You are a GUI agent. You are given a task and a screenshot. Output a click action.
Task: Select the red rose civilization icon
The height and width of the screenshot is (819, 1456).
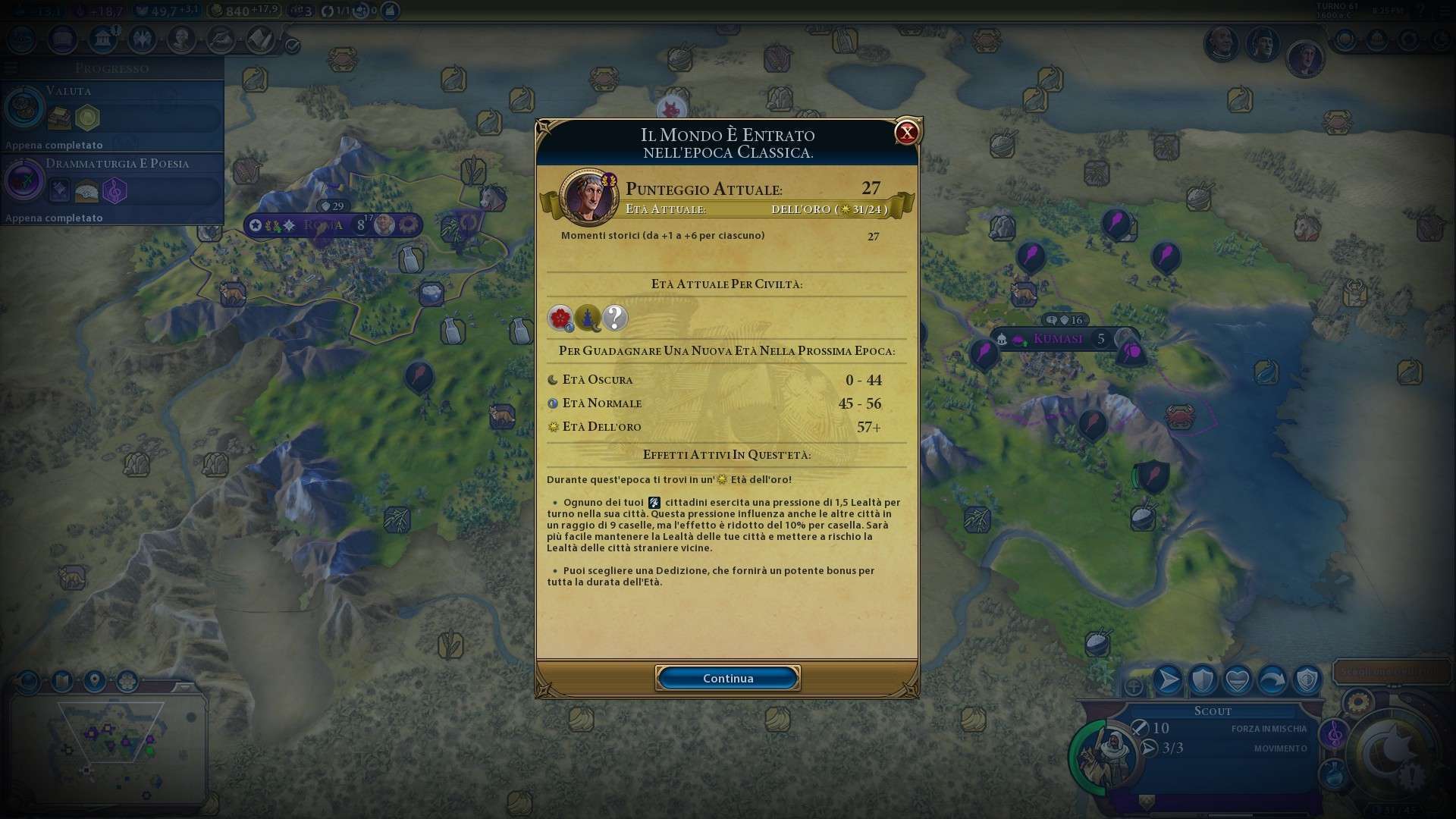[x=560, y=318]
